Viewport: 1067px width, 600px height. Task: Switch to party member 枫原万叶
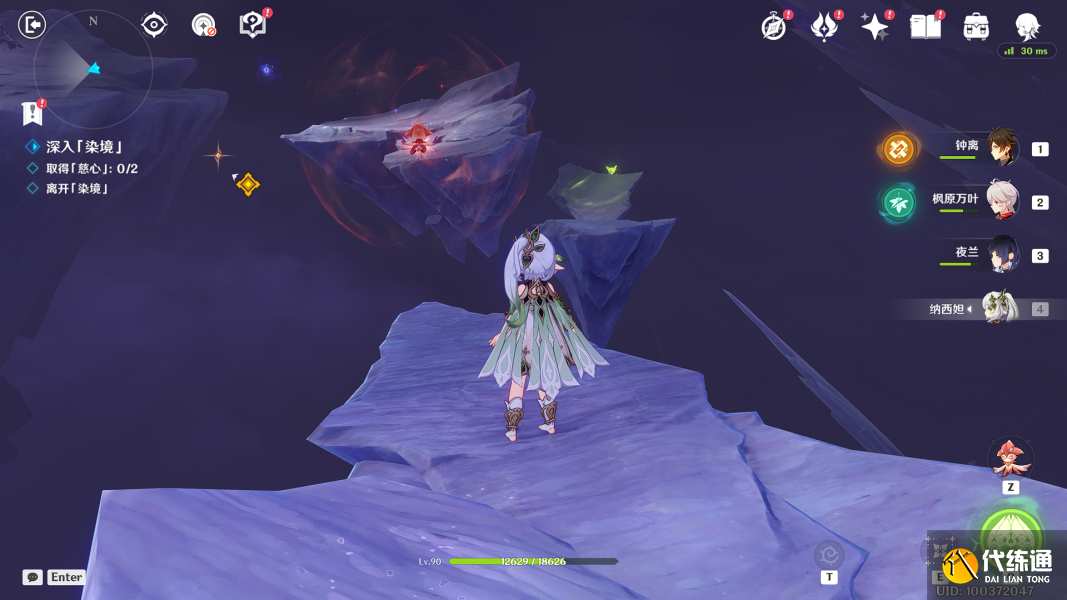click(x=1002, y=201)
